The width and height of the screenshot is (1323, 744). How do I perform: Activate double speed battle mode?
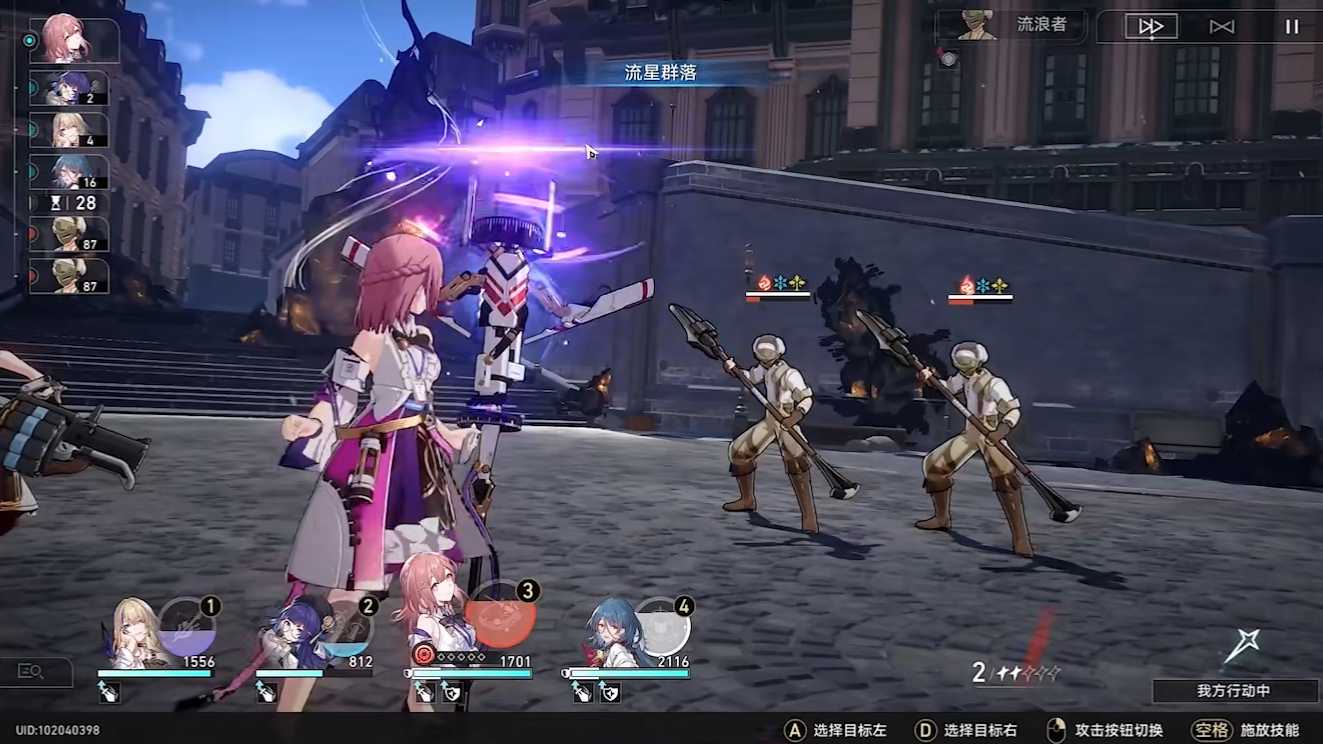(x=1149, y=27)
